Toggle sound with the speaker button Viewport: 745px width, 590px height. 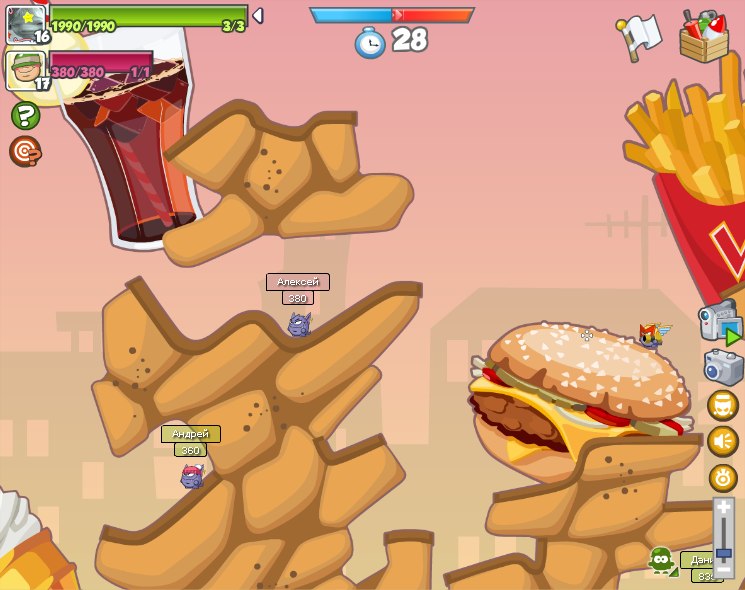click(723, 441)
